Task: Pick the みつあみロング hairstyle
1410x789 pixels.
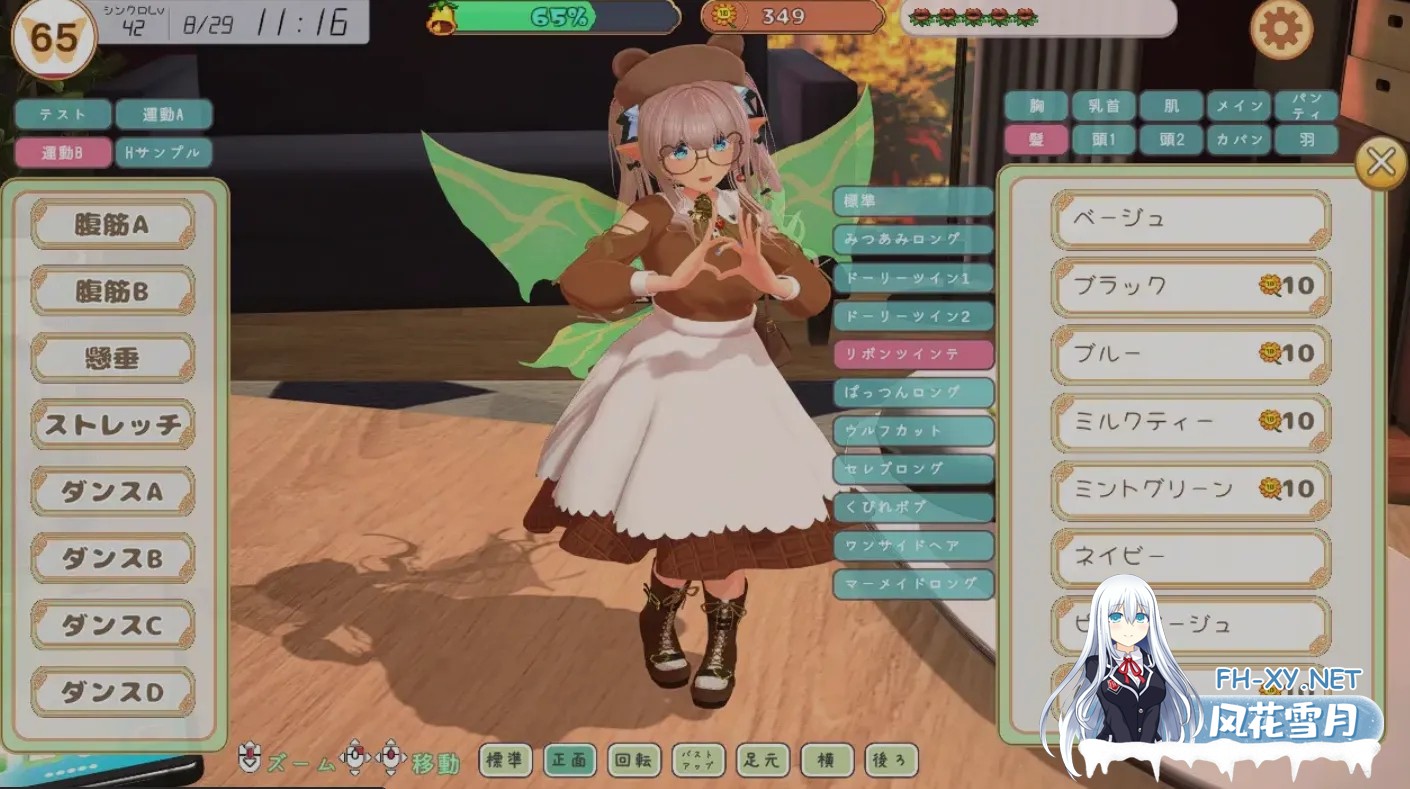Action: coord(913,240)
